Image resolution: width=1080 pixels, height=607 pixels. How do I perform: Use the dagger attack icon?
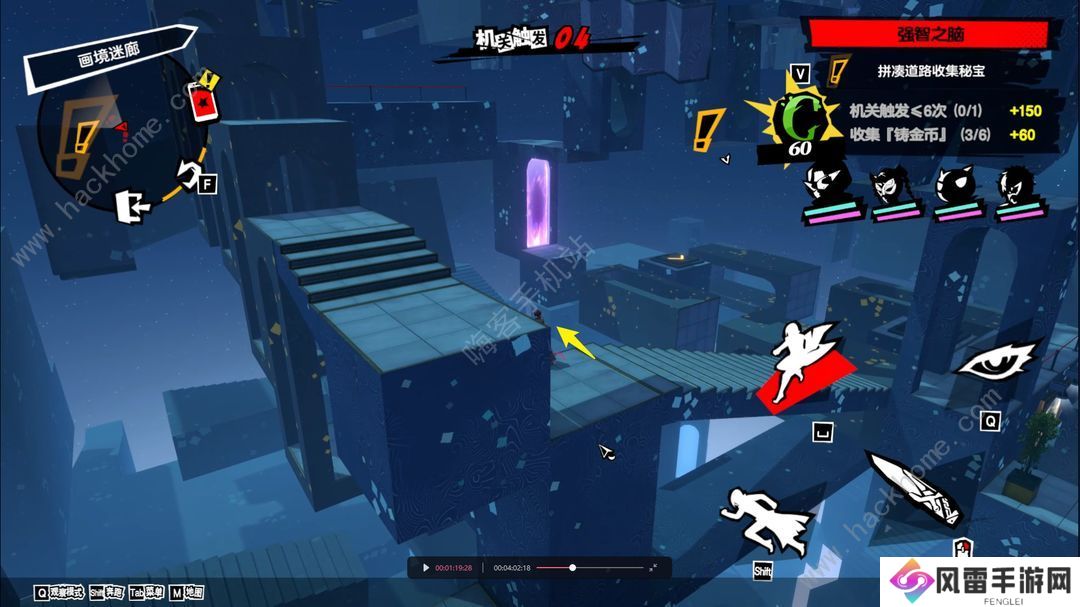[915, 487]
